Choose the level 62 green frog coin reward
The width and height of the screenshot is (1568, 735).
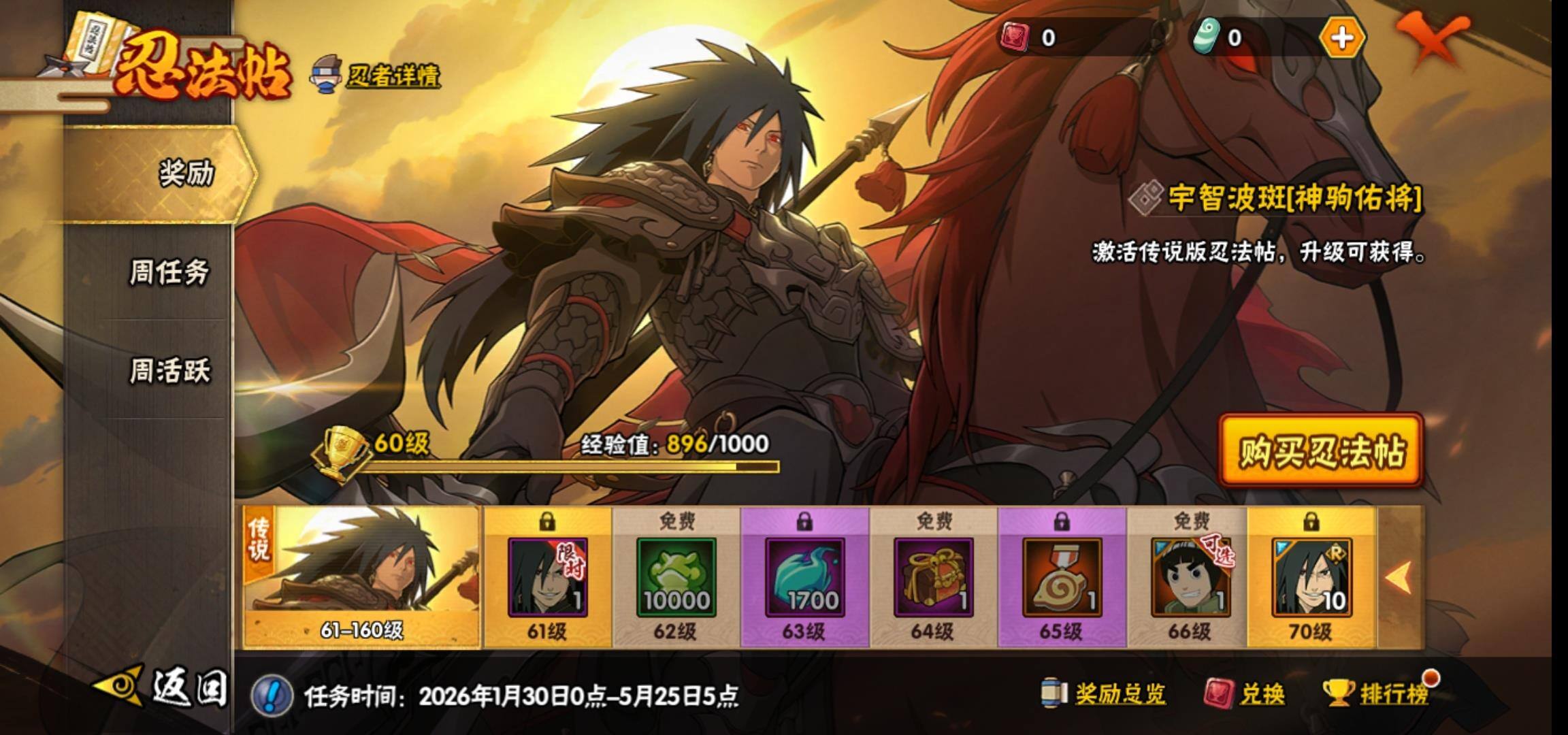(x=676, y=577)
